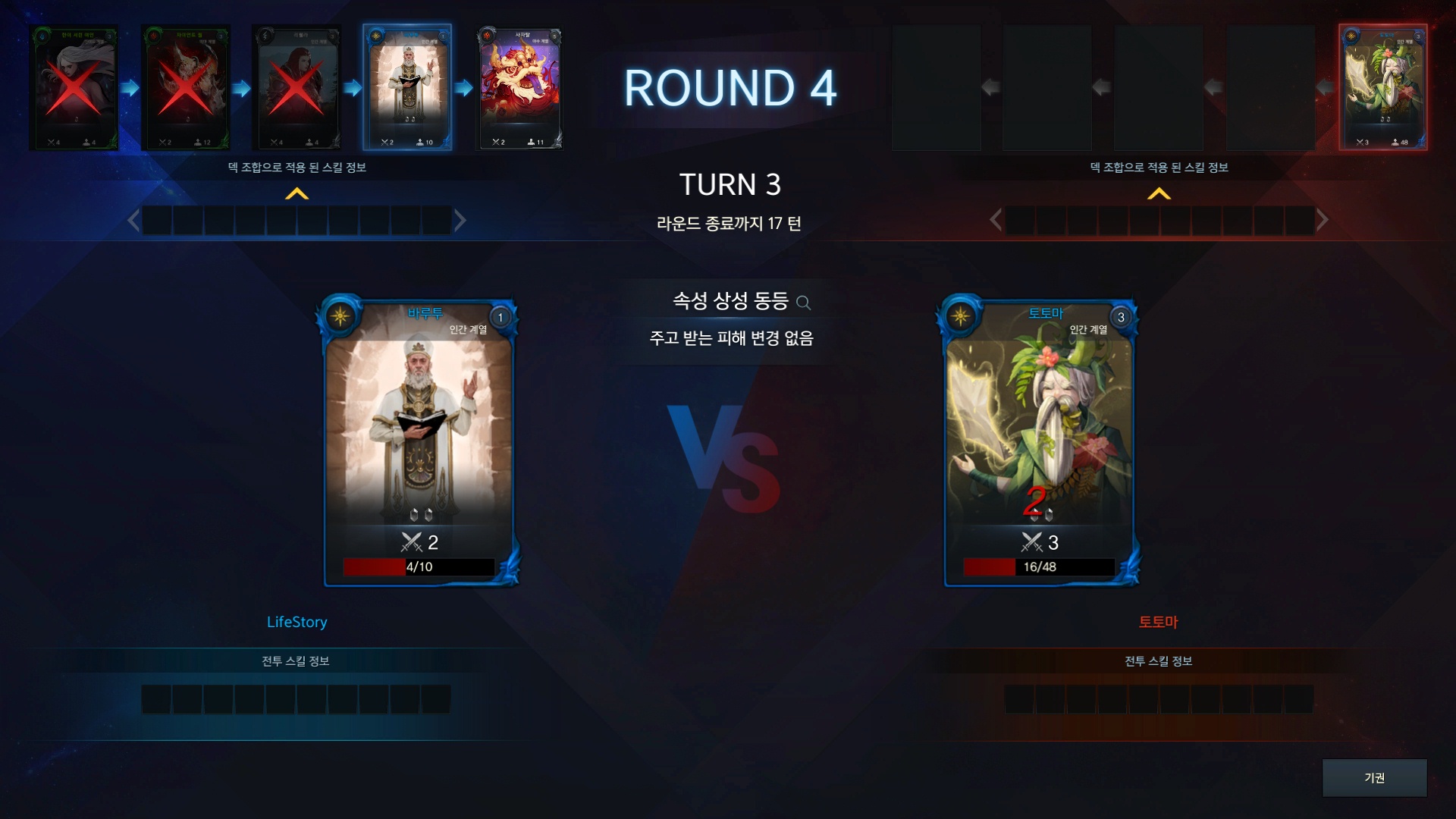The image size is (1456, 819).
Task: Open the opponent 토토마 player name
Action: click(x=1158, y=622)
